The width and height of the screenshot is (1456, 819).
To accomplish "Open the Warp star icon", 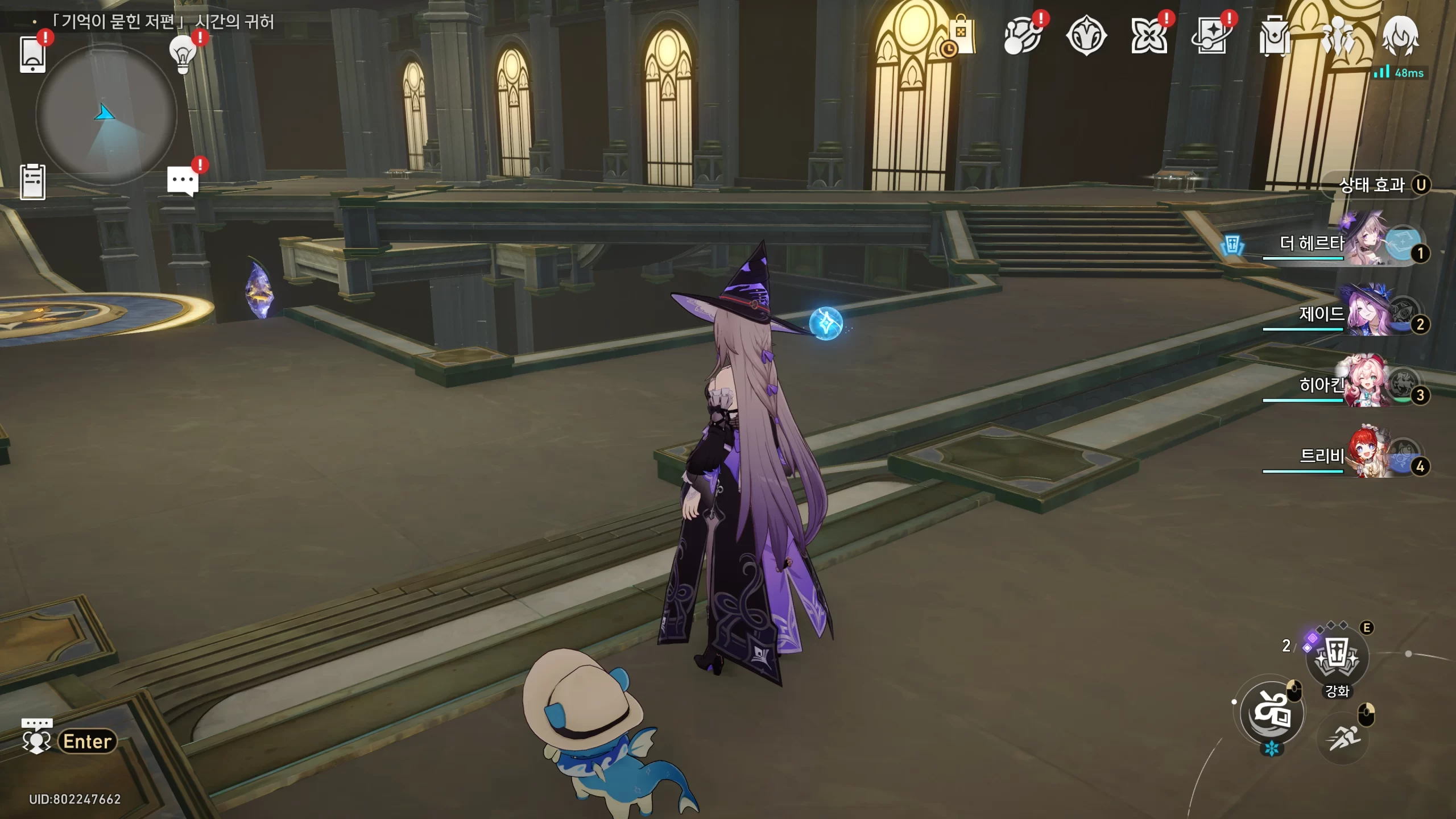I will click(1086, 36).
